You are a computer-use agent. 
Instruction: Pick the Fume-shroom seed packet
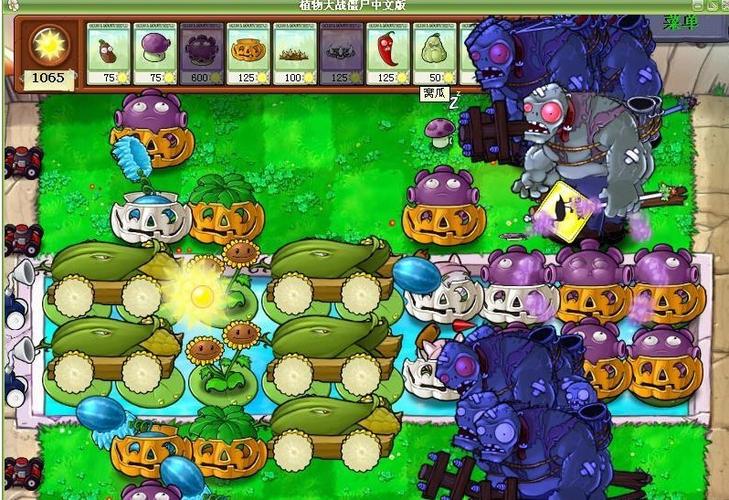coord(154,54)
